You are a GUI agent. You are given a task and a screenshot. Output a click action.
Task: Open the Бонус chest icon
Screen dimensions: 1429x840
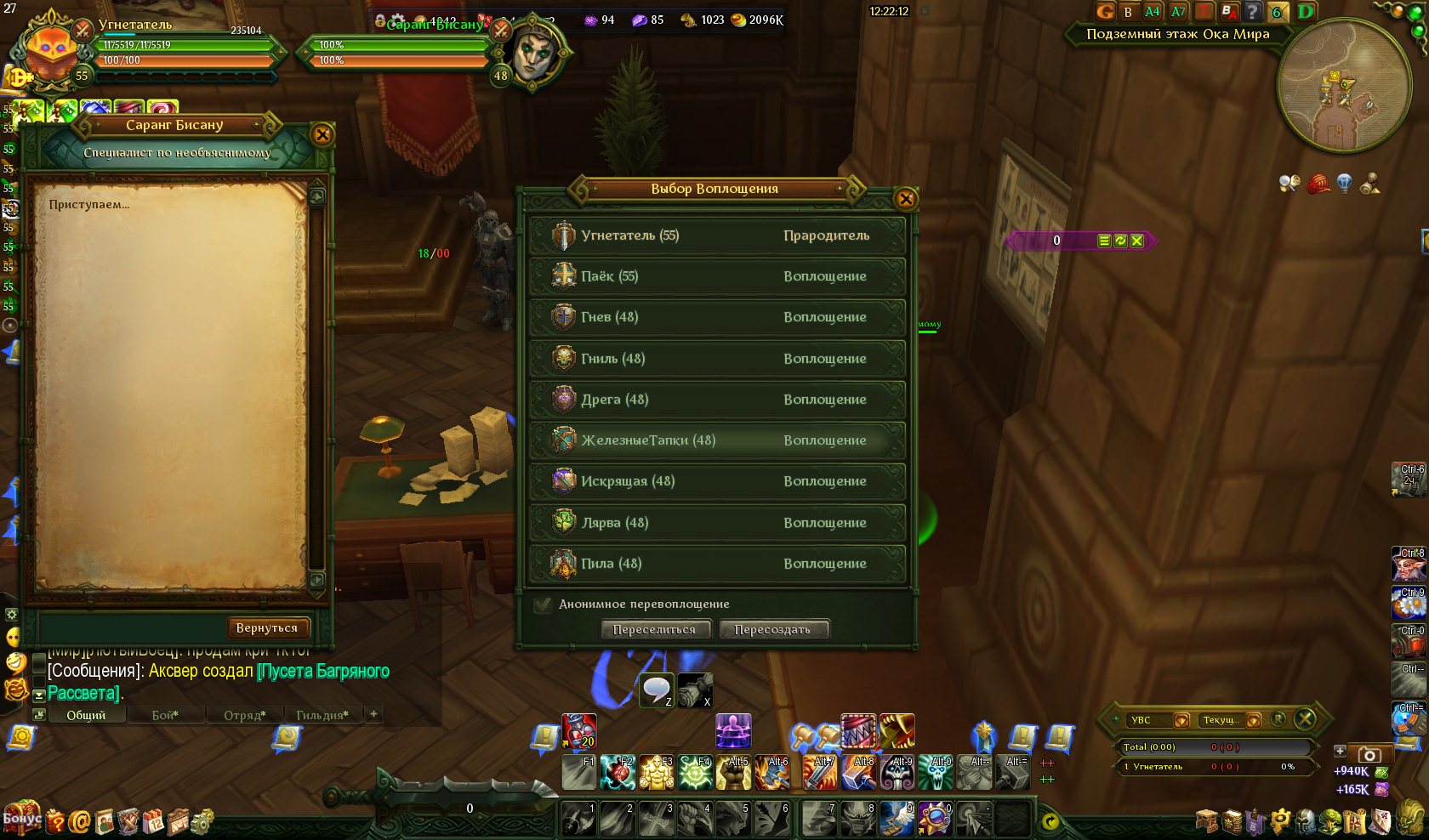[x=22, y=818]
